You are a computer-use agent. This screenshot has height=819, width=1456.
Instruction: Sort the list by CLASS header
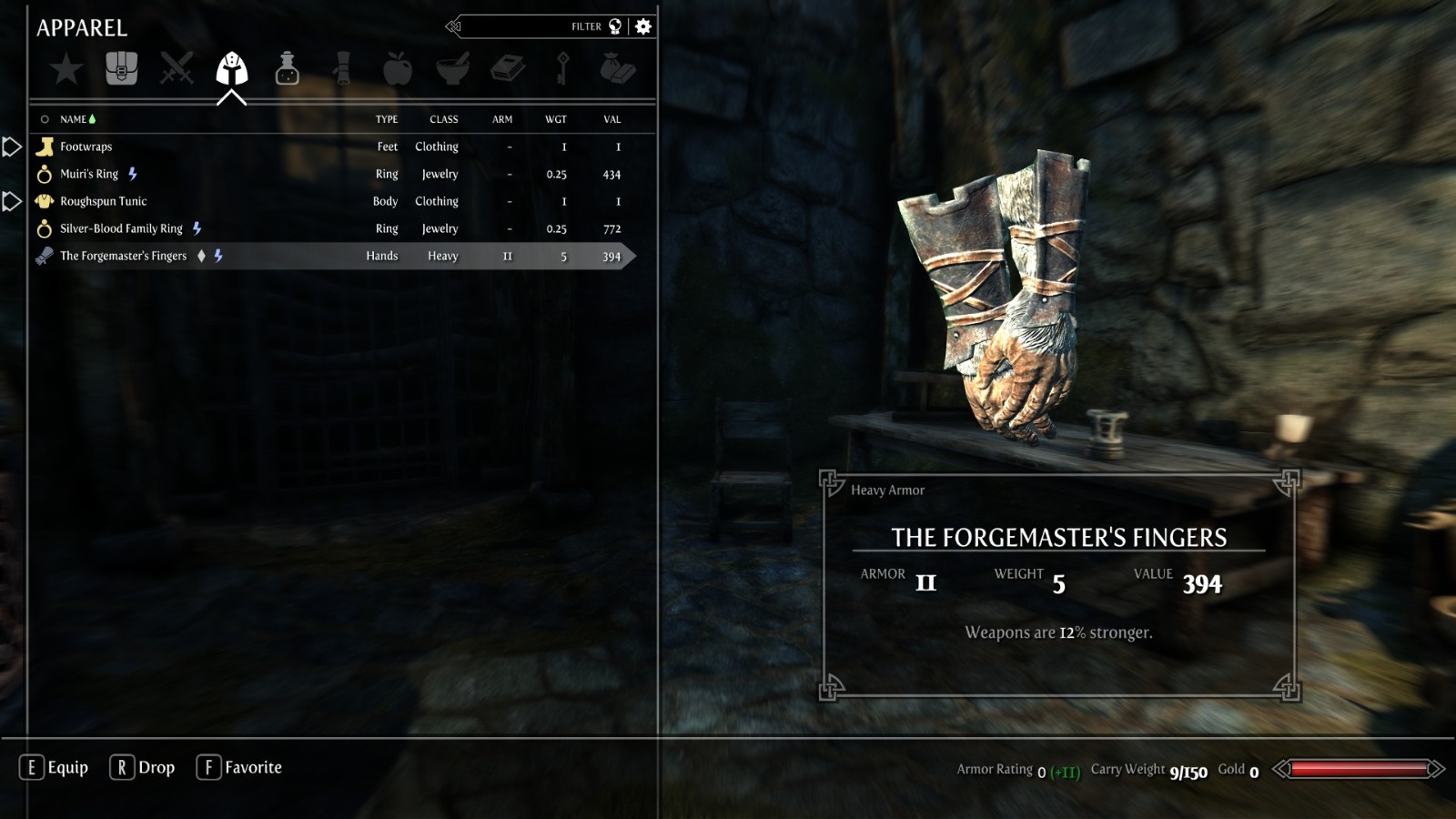[x=444, y=119]
